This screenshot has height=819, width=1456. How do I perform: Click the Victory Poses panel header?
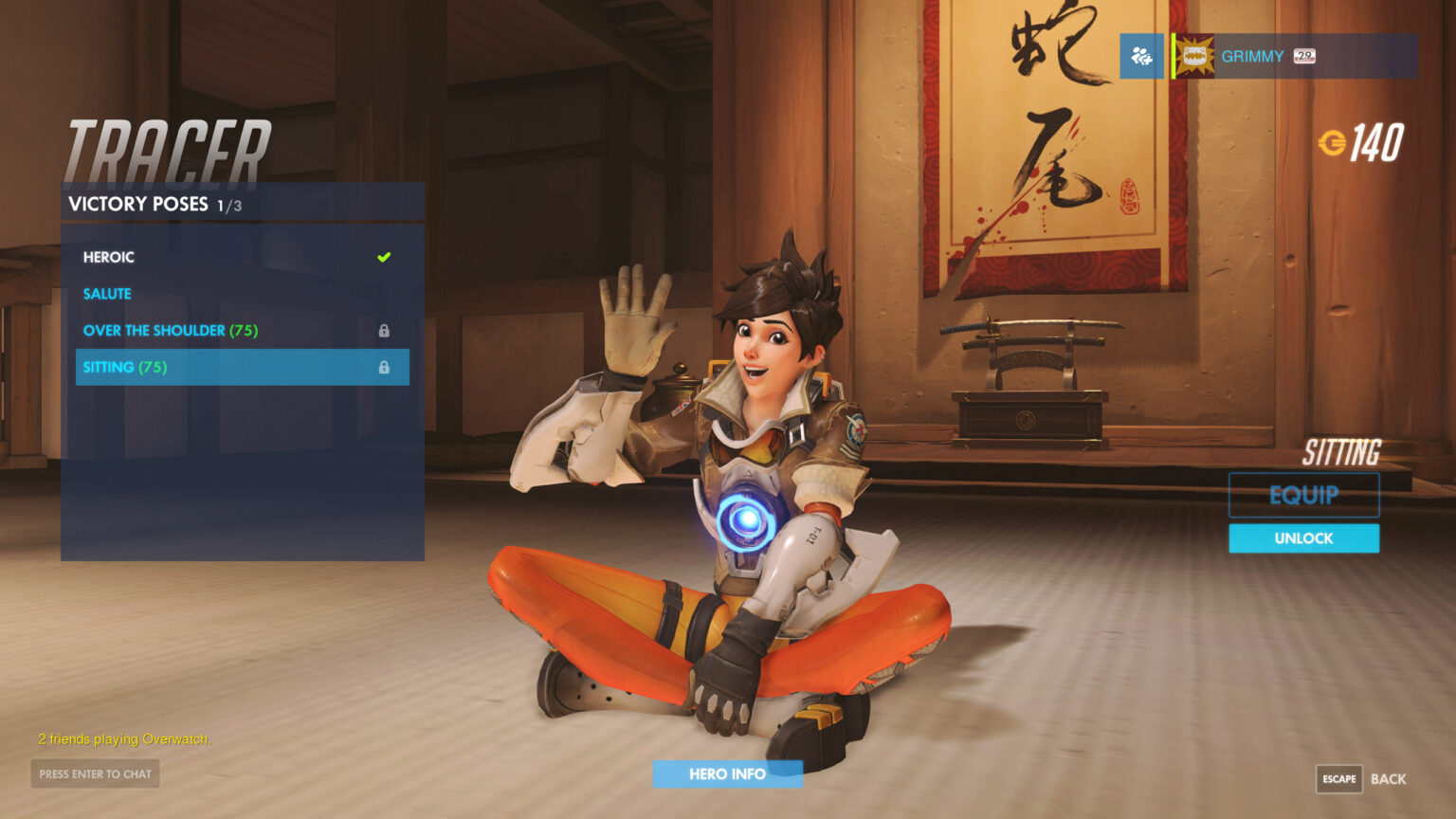coord(137,203)
